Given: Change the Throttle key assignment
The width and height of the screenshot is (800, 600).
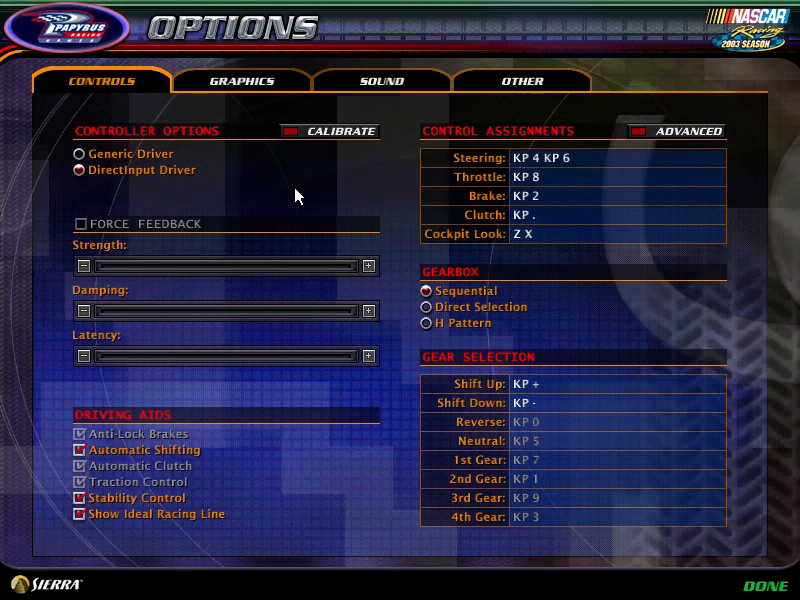Looking at the screenshot, I should pyautogui.click(x=616, y=177).
